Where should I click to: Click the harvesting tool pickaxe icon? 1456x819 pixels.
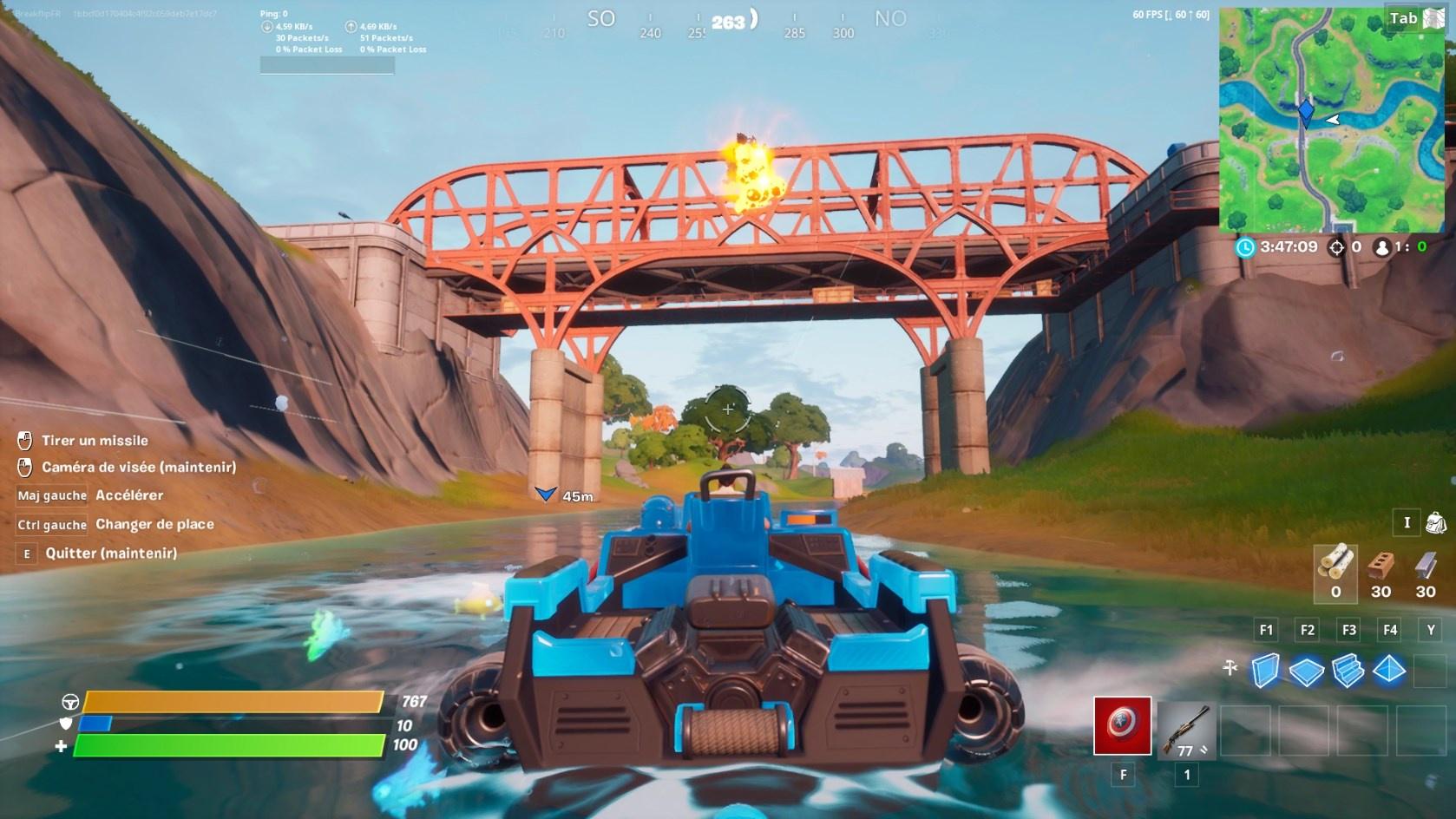[x=1230, y=668]
